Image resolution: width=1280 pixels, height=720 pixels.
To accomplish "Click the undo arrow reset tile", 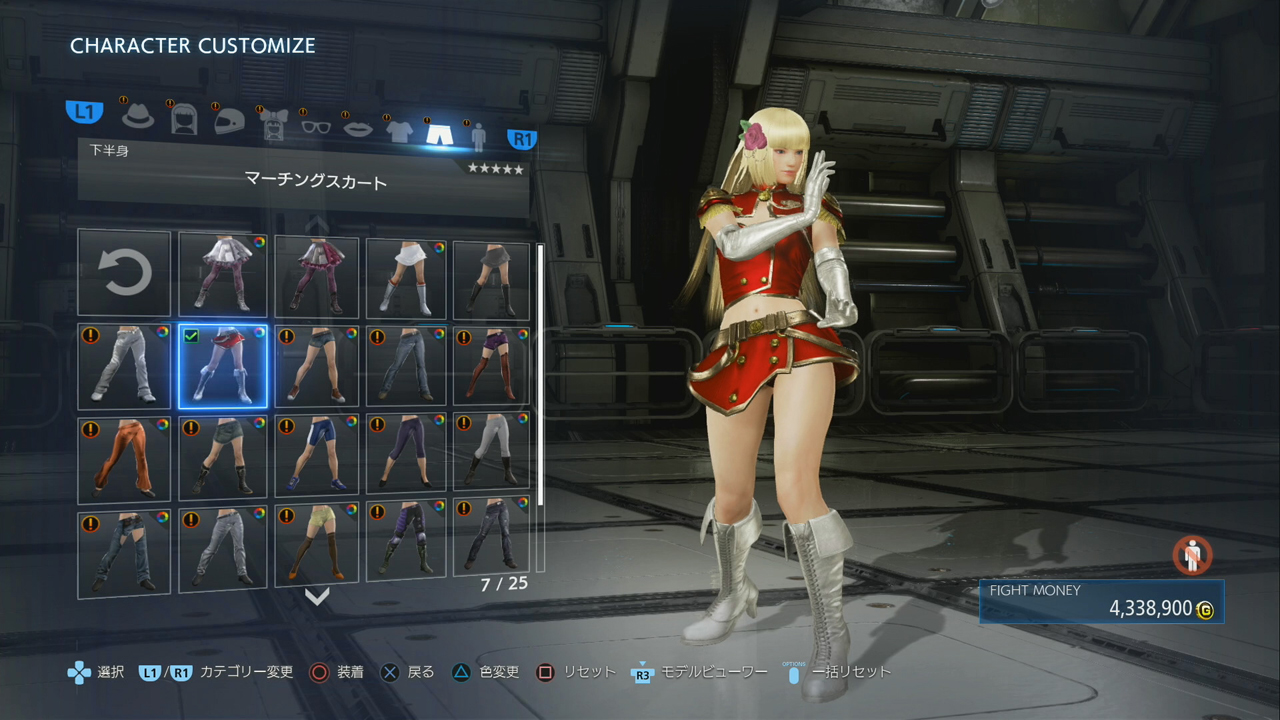I will pyautogui.click(x=124, y=273).
